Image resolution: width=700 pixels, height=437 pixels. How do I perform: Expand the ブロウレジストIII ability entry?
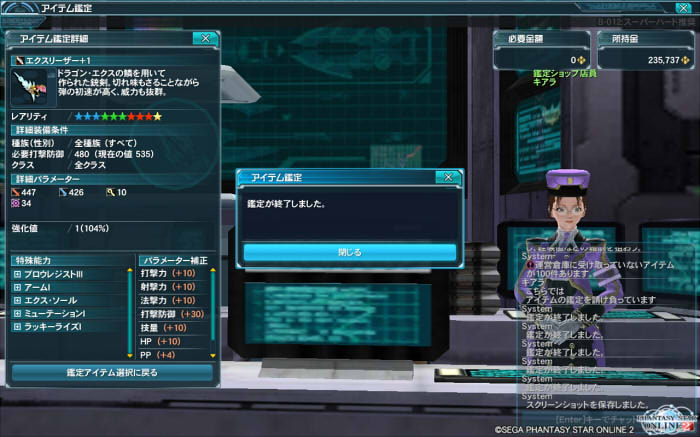coord(17,274)
